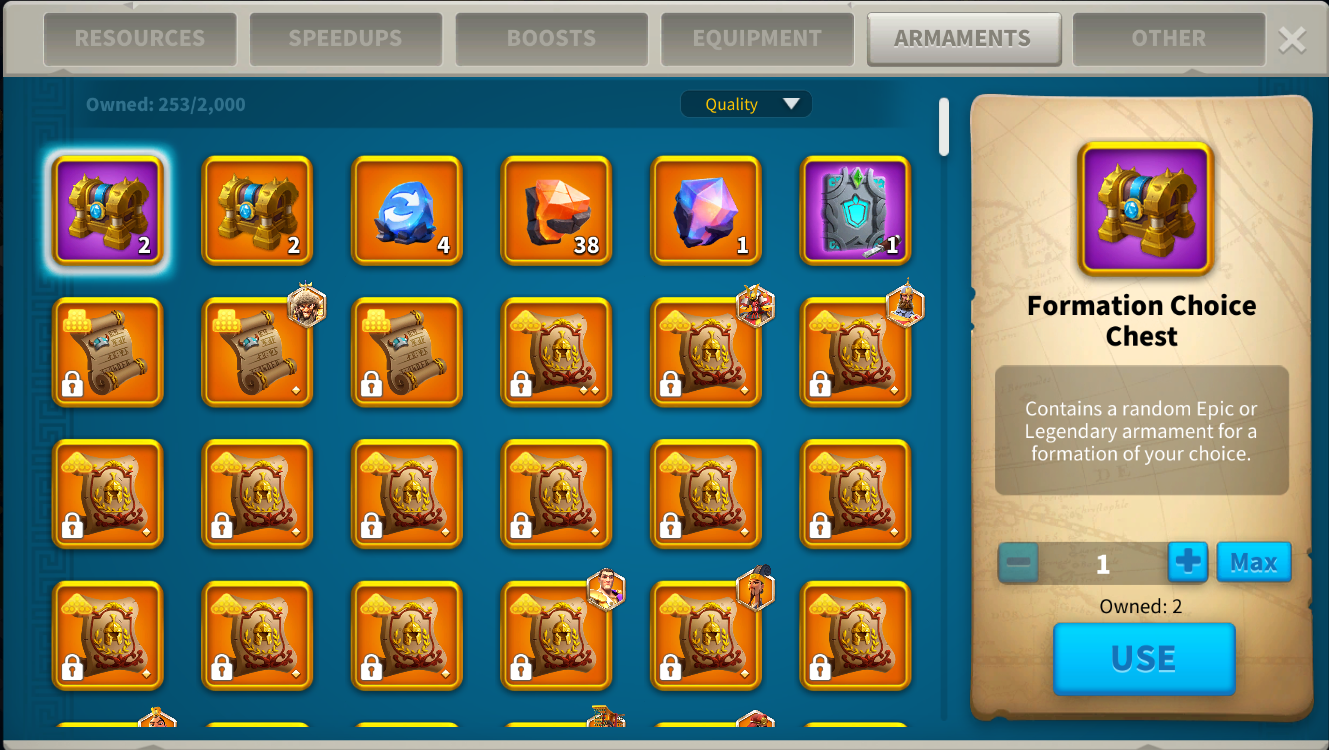Select the Armaments tab
The image size is (1329, 750).
(x=963, y=39)
